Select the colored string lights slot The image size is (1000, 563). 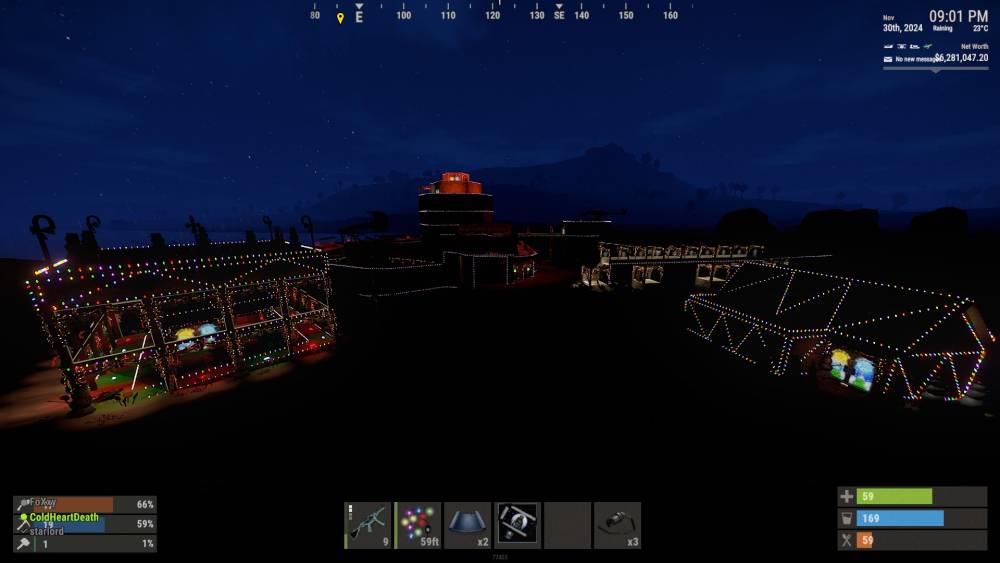pyautogui.click(x=418, y=525)
